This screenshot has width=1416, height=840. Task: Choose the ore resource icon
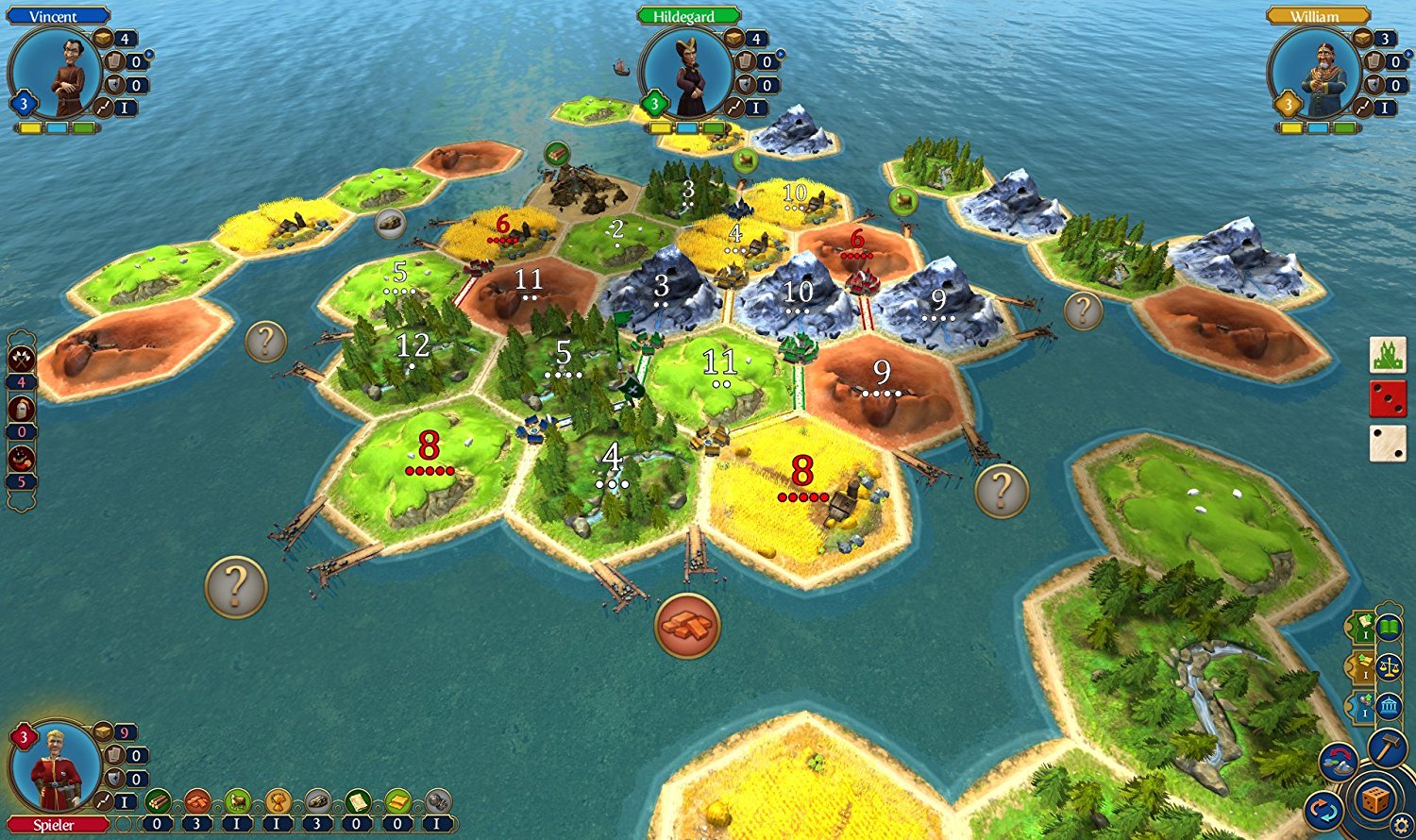(x=318, y=802)
